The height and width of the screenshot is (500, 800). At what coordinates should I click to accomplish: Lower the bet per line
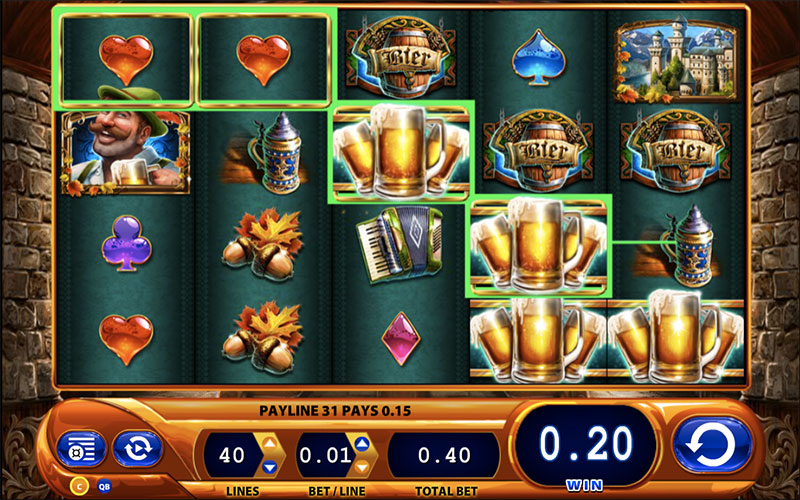[362, 466]
